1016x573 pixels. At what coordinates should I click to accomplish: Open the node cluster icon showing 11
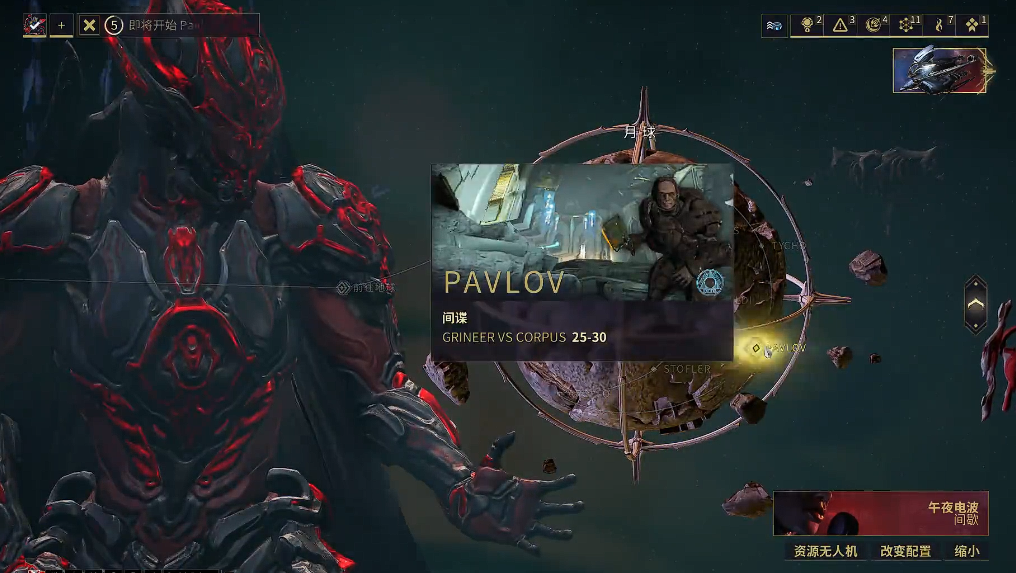click(x=907, y=25)
